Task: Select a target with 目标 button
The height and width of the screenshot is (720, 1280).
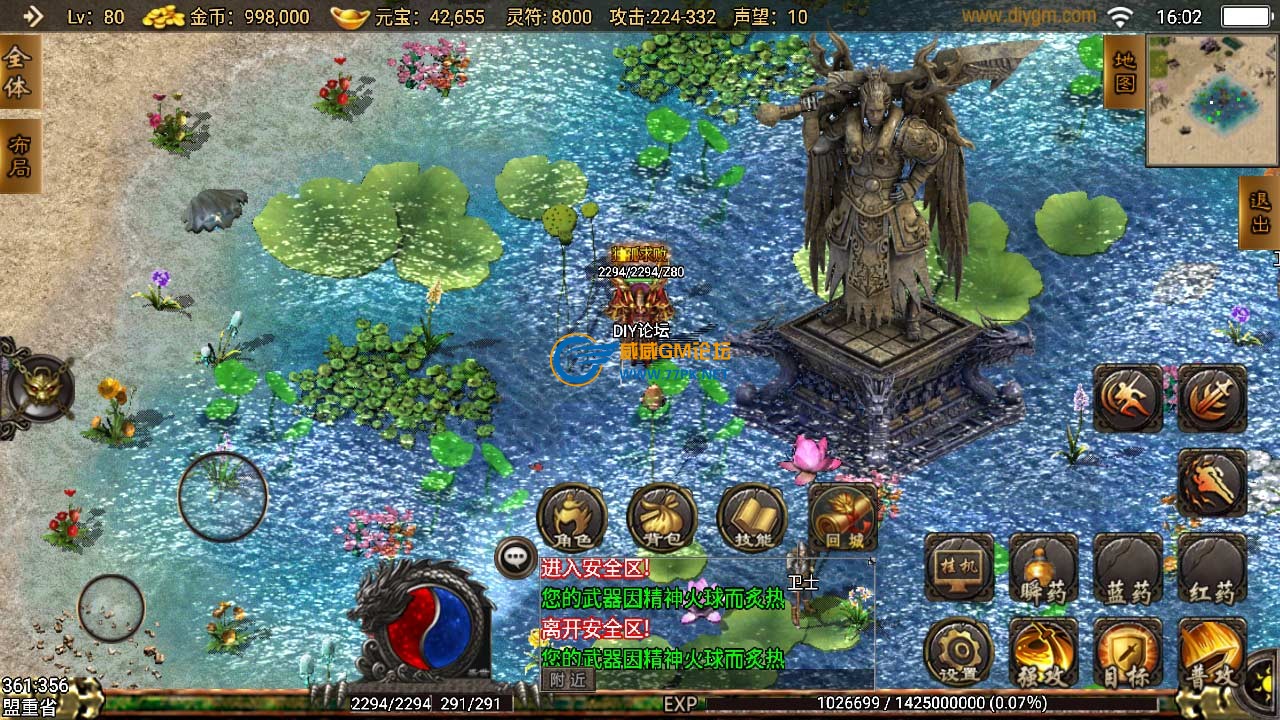Action: (x=1128, y=652)
